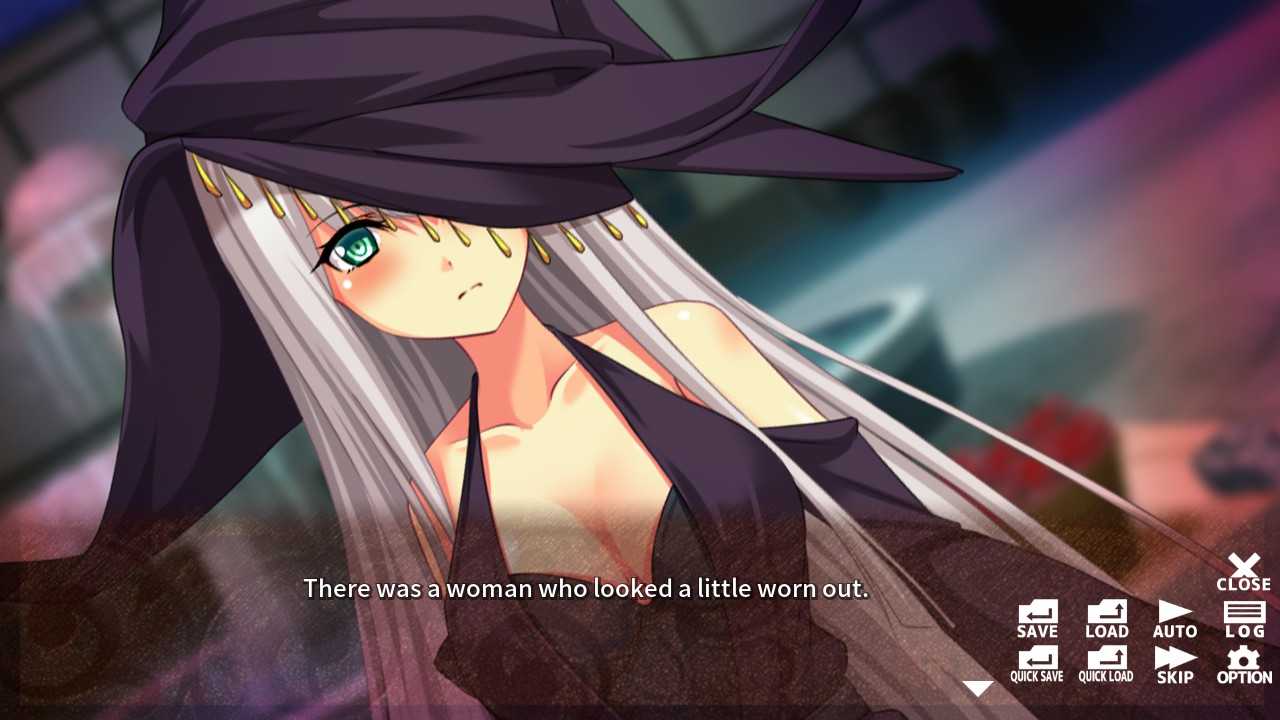1280x720 pixels.
Task: Toggle auto text advance on
Action: point(1174,617)
